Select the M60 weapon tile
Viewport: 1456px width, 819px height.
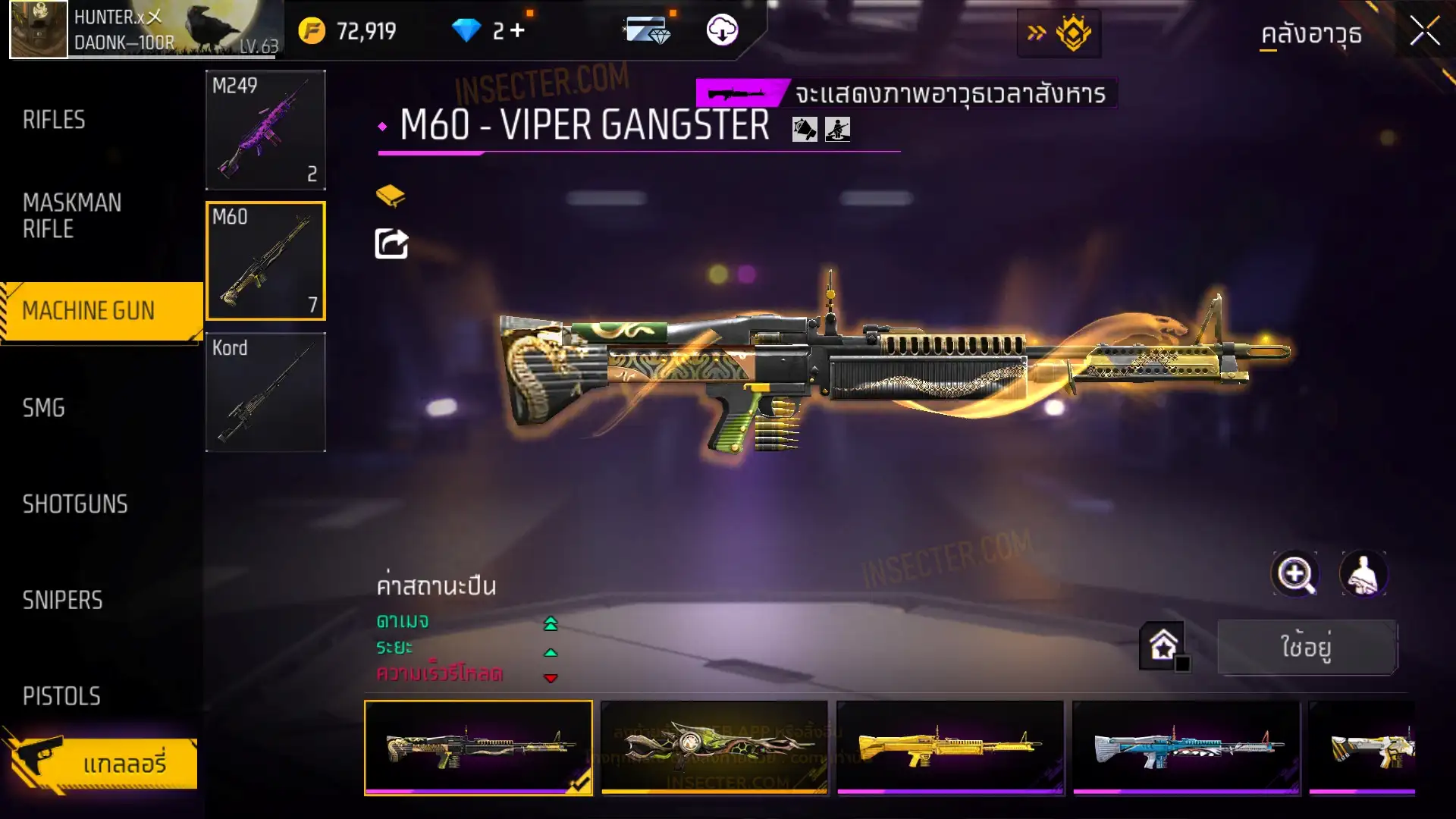265,261
